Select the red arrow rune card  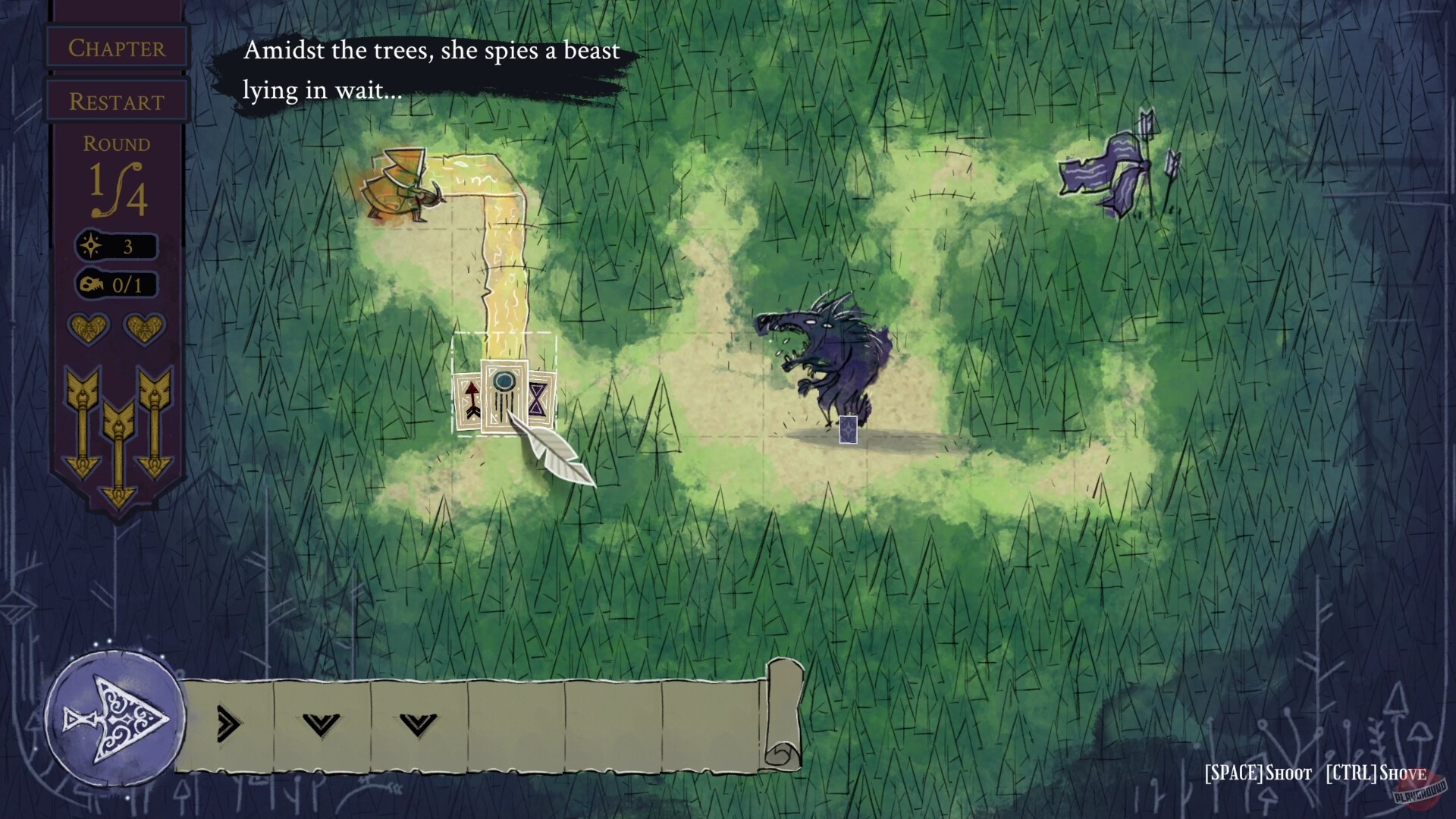pos(469,403)
